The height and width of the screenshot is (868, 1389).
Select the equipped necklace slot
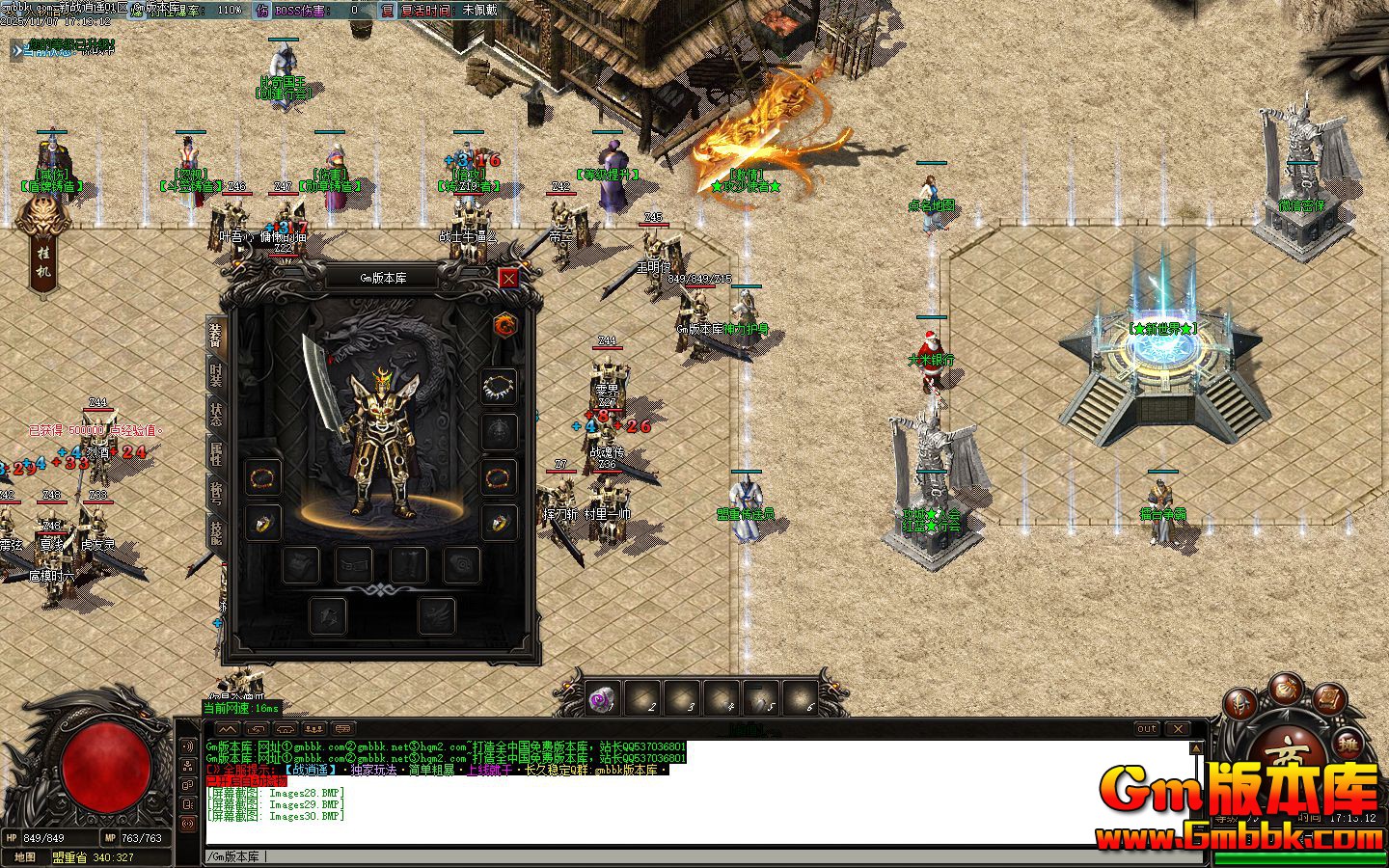coord(499,387)
